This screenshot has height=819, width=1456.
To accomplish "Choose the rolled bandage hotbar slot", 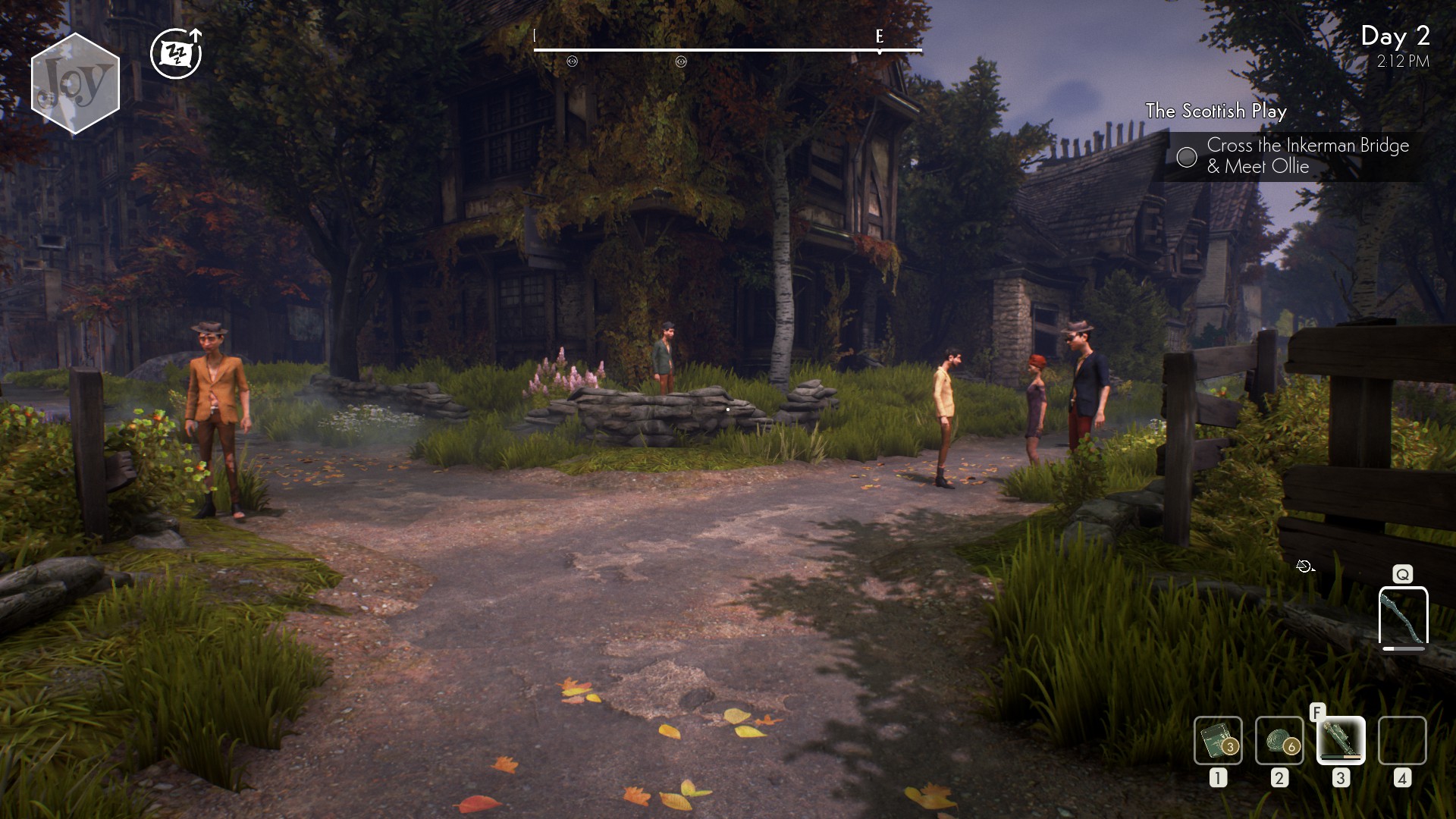I will tap(1279, 740).
